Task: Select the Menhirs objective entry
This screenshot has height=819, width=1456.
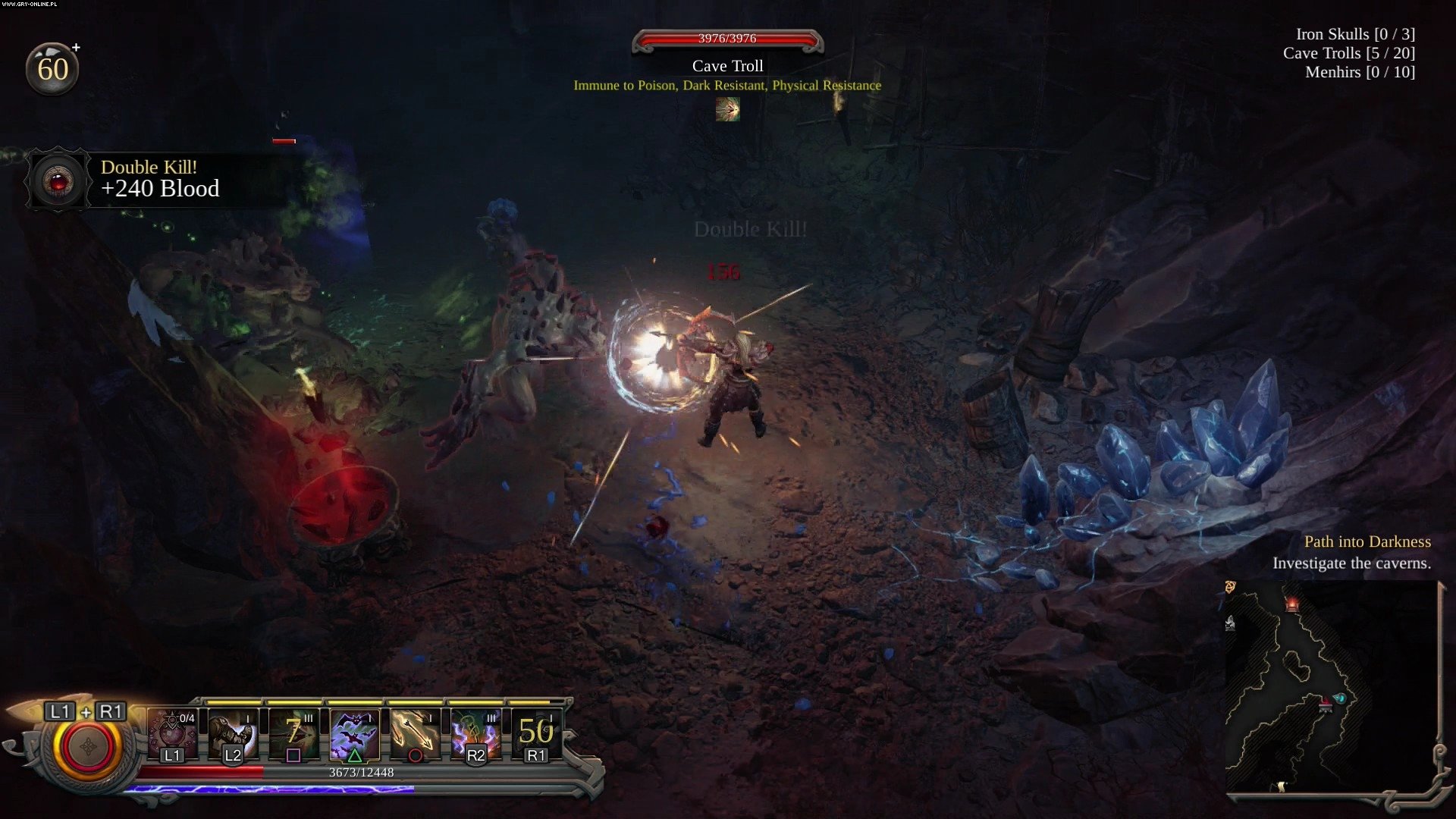Action: pos(1360,72)
